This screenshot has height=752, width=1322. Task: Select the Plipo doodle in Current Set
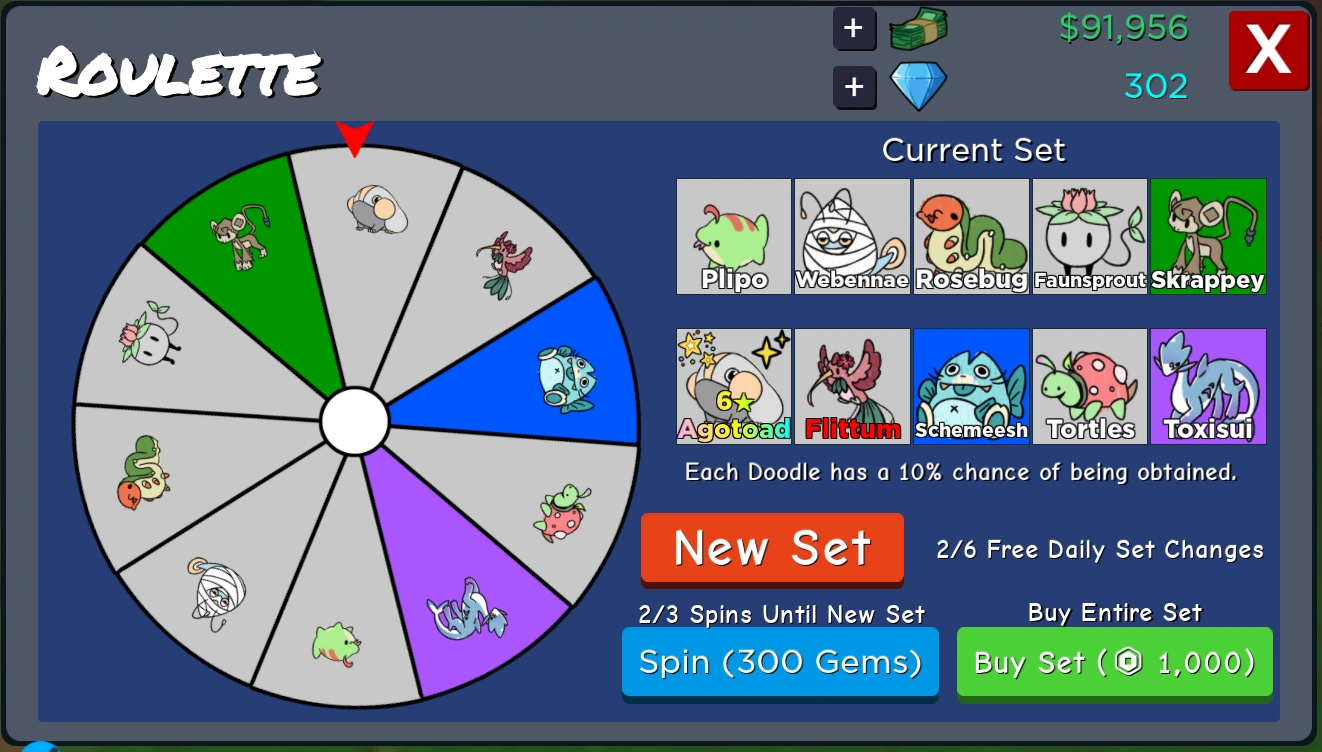click(x=733, y=236)
